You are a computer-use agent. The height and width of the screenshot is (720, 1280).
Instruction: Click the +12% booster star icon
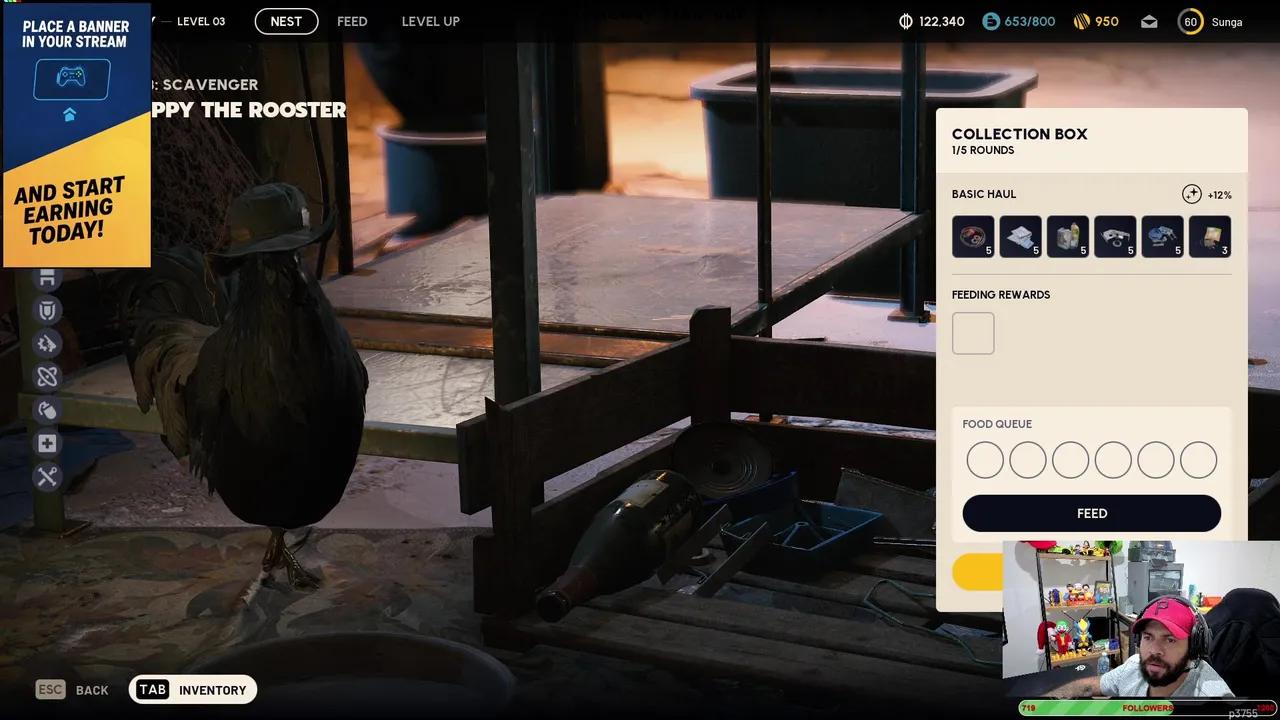[x=1192, y=193]
